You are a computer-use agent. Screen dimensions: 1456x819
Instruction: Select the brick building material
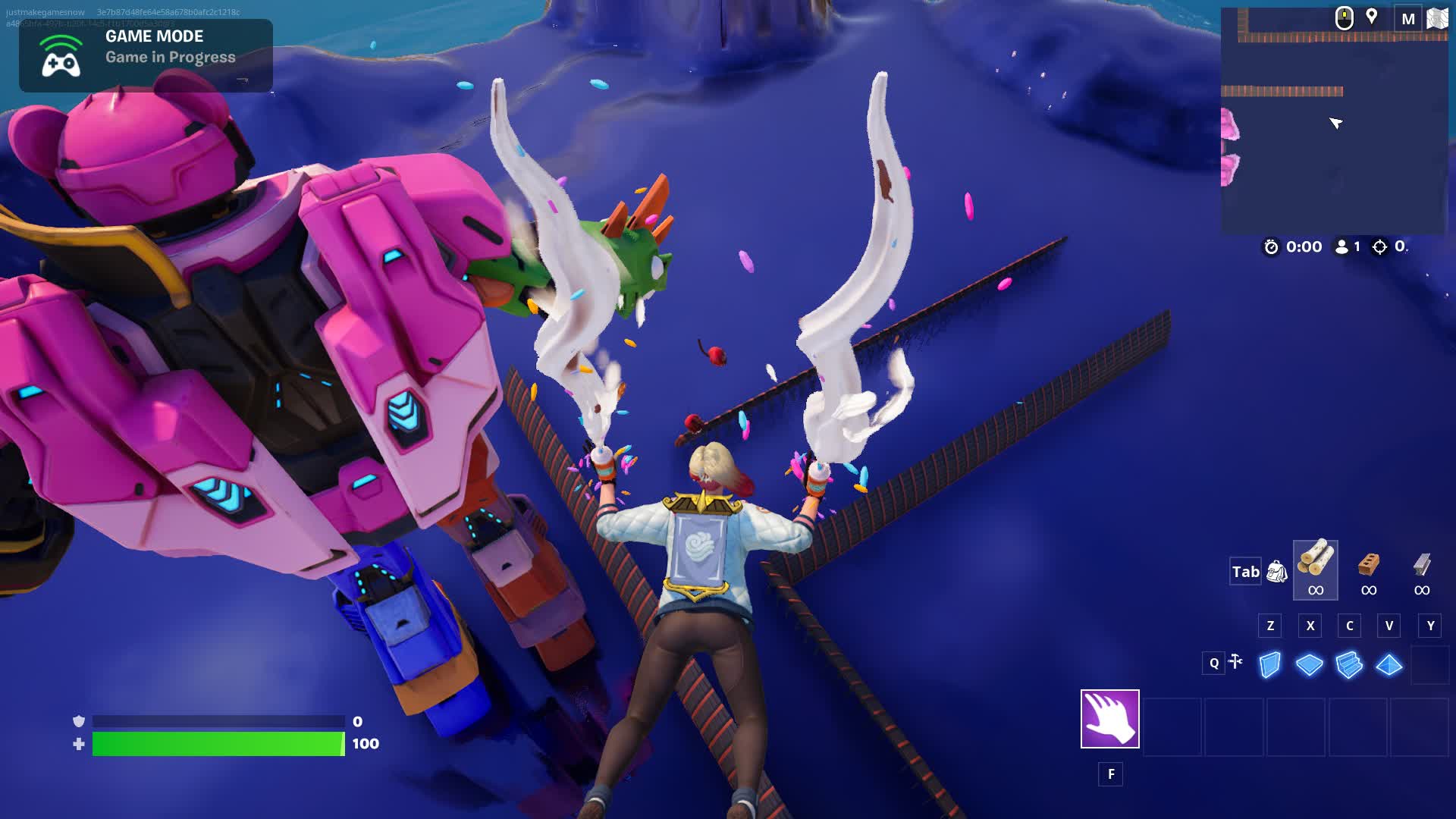pyautogui.click(x=1368, y=569)
